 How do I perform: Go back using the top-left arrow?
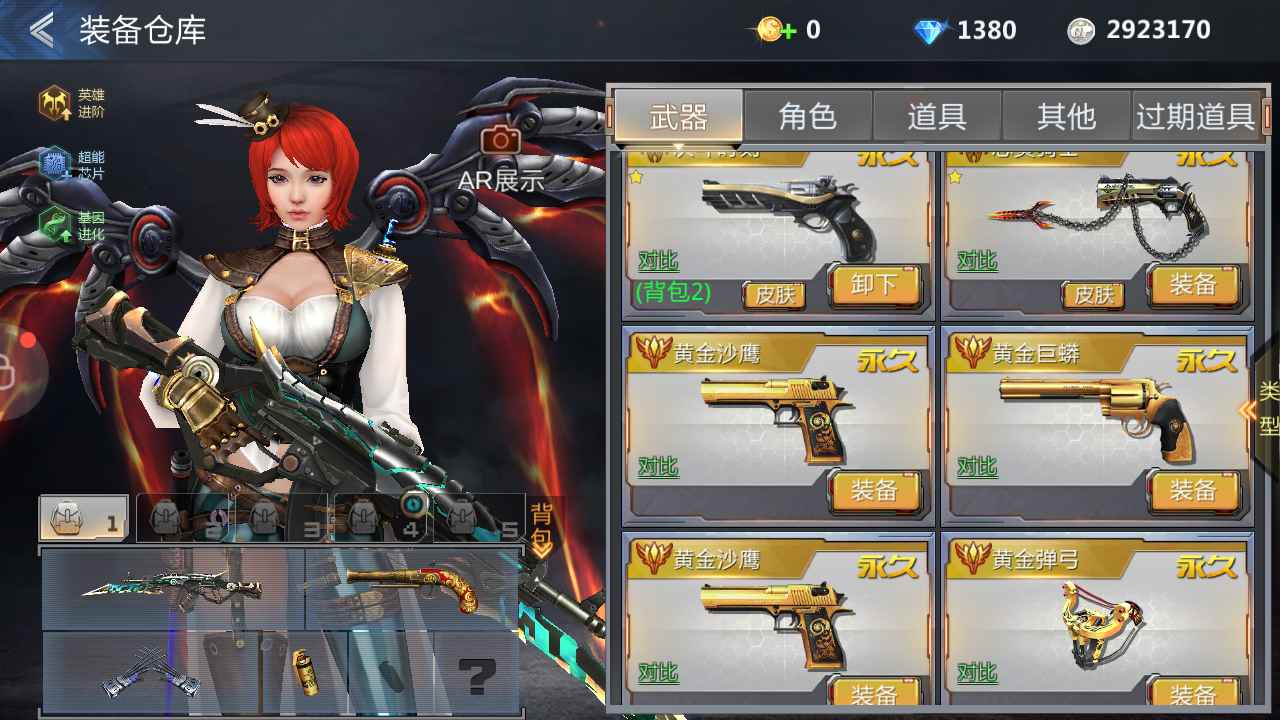tap(40, 30)
